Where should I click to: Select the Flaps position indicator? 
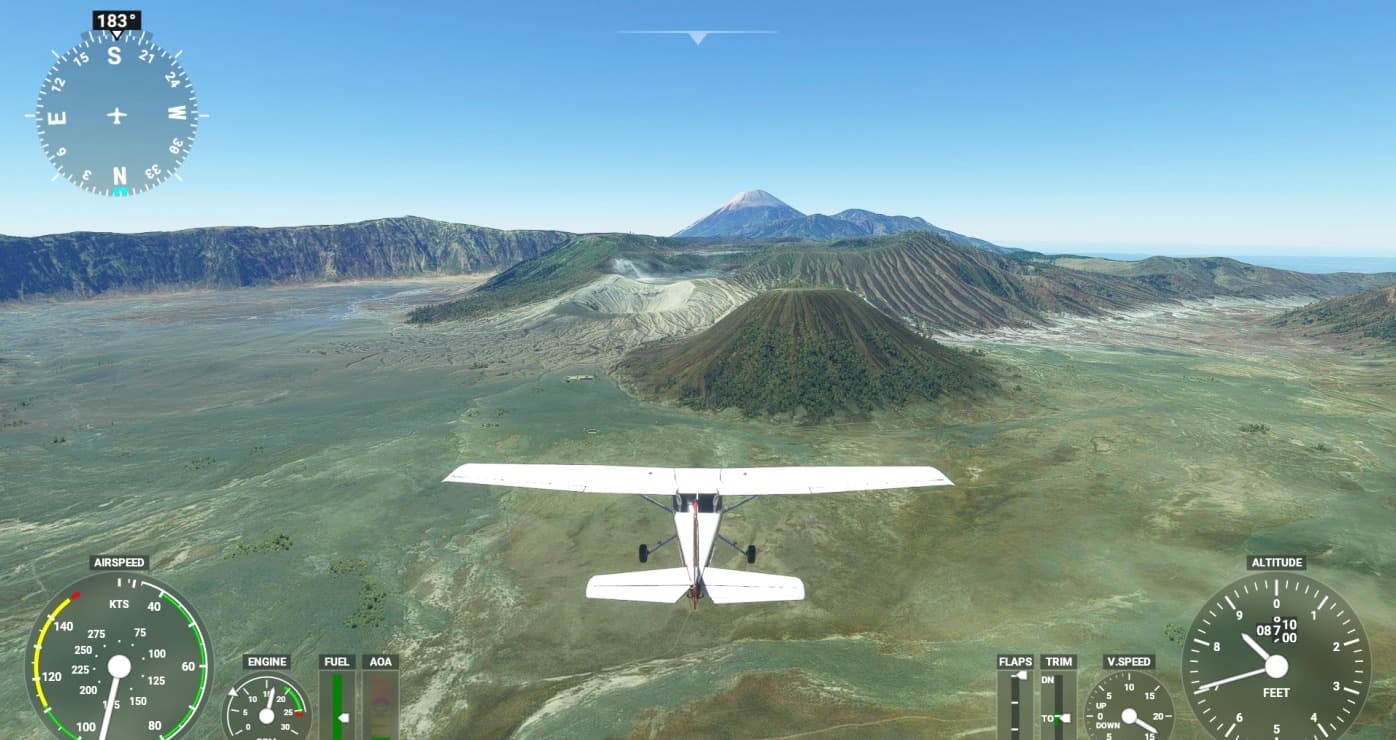click(x=1015, y=704)
